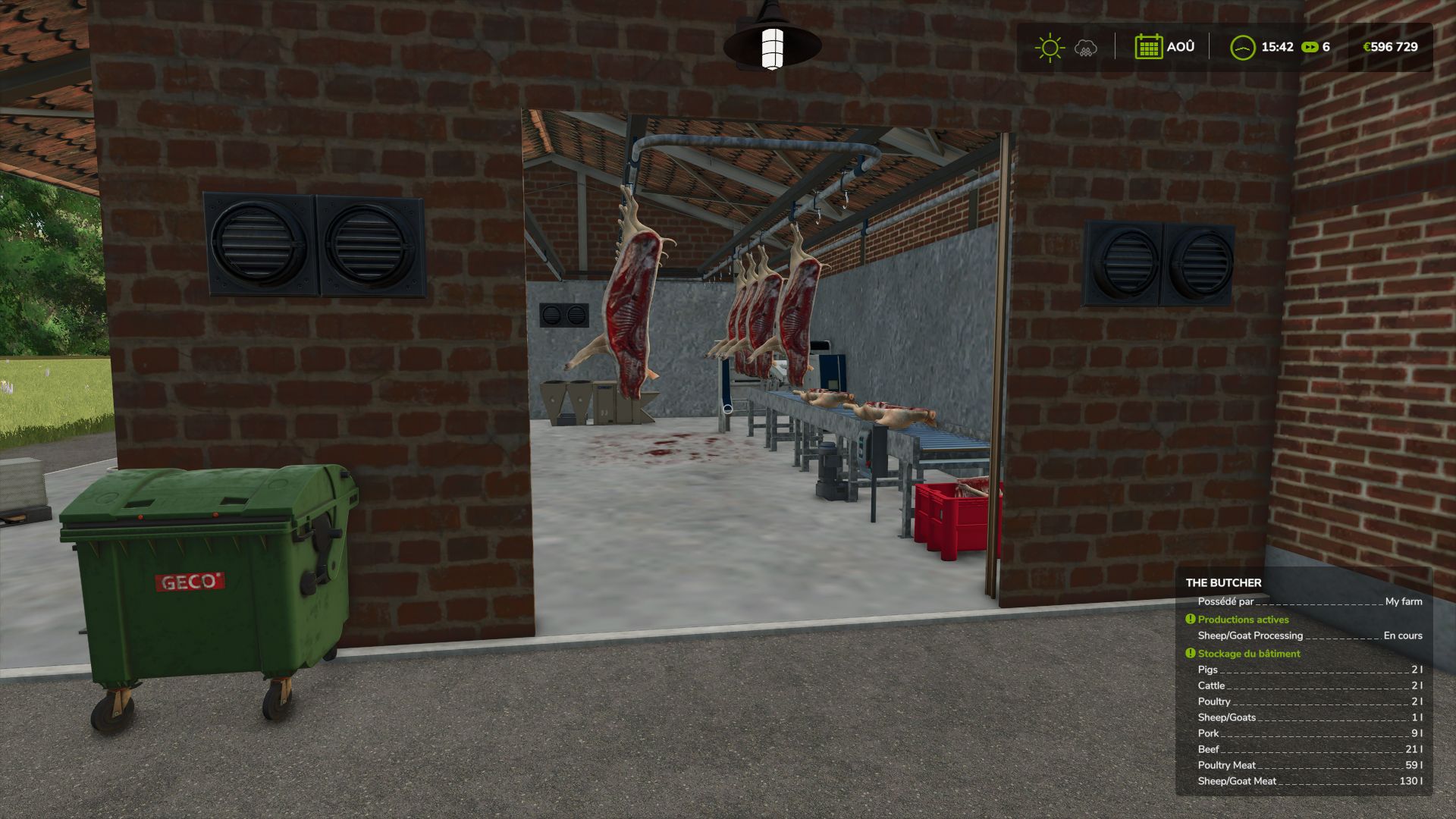Expand the AOÛ month selector

click(1180, 47)
